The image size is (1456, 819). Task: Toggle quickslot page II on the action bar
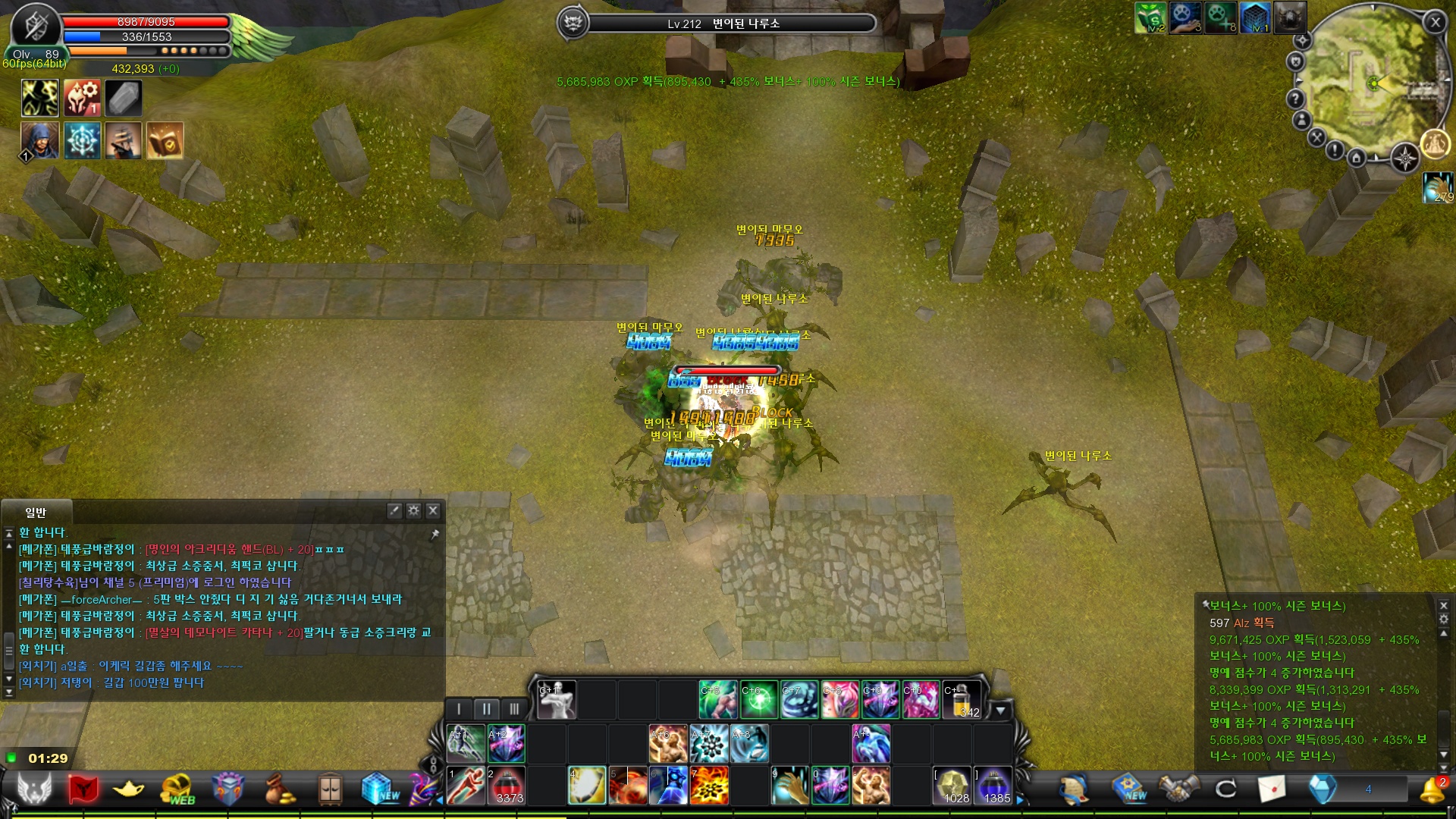point(486,708)
